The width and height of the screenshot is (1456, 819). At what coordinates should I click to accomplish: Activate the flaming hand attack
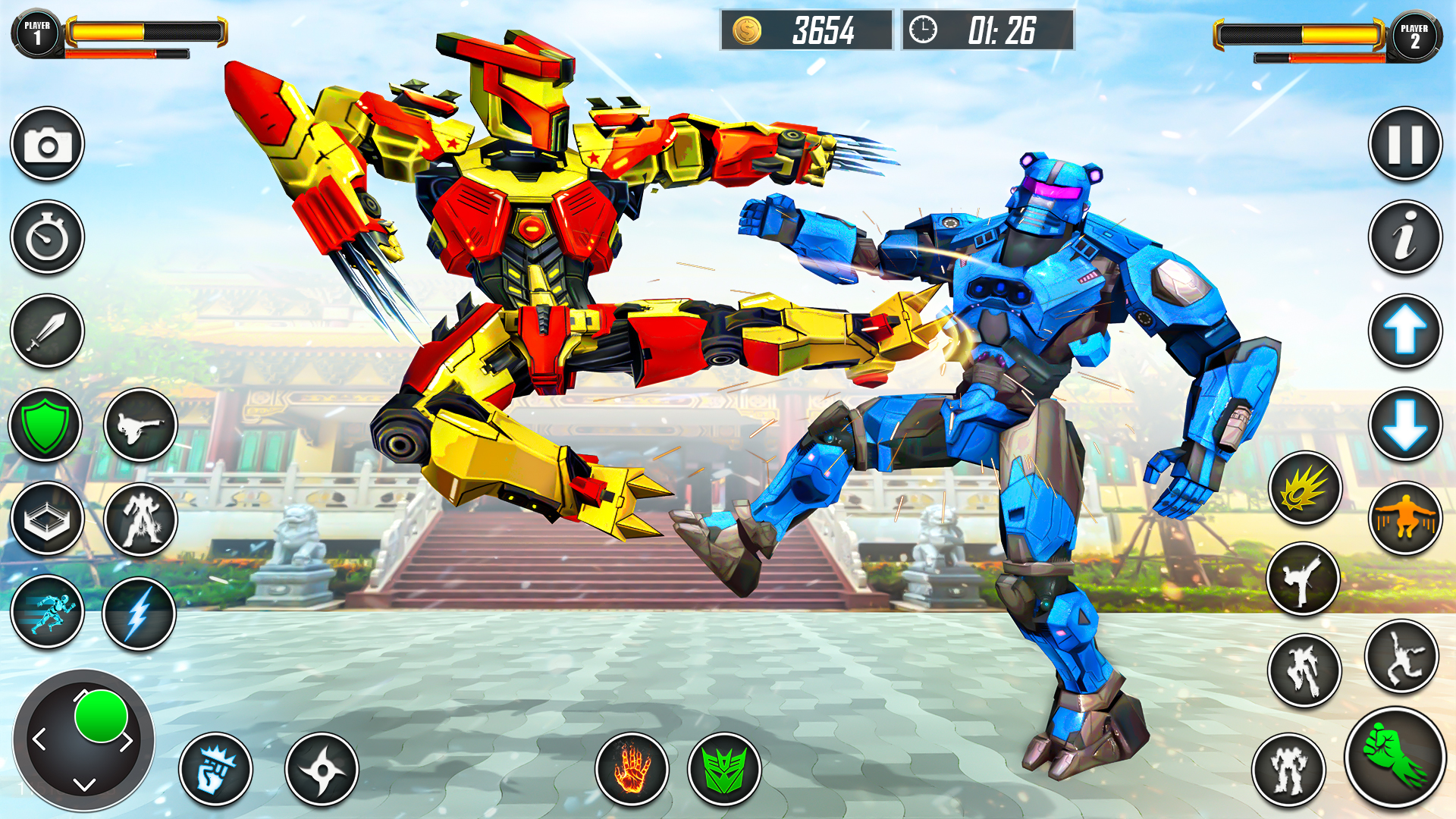click(632, 769)
